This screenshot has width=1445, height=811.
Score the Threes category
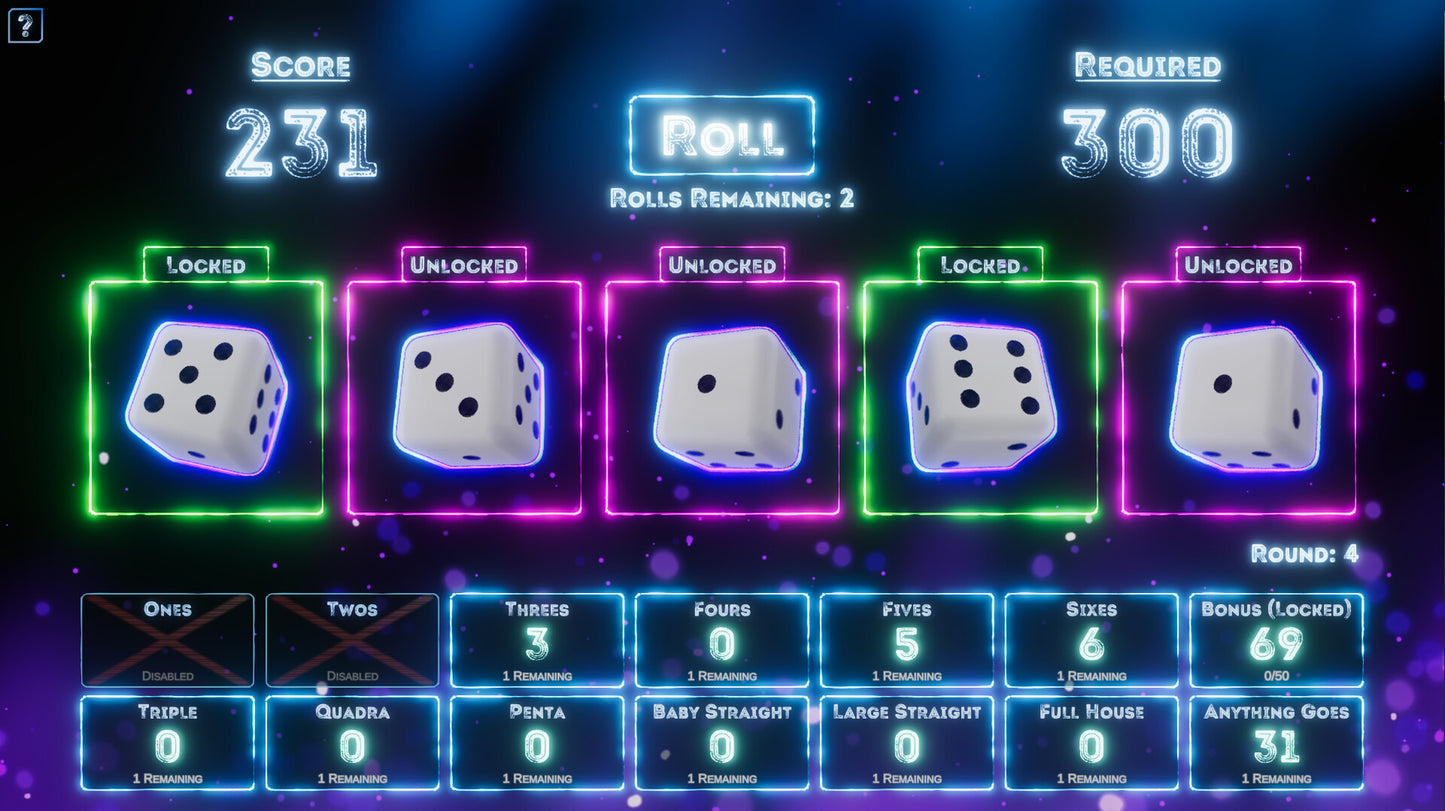[x=537, y=640]
